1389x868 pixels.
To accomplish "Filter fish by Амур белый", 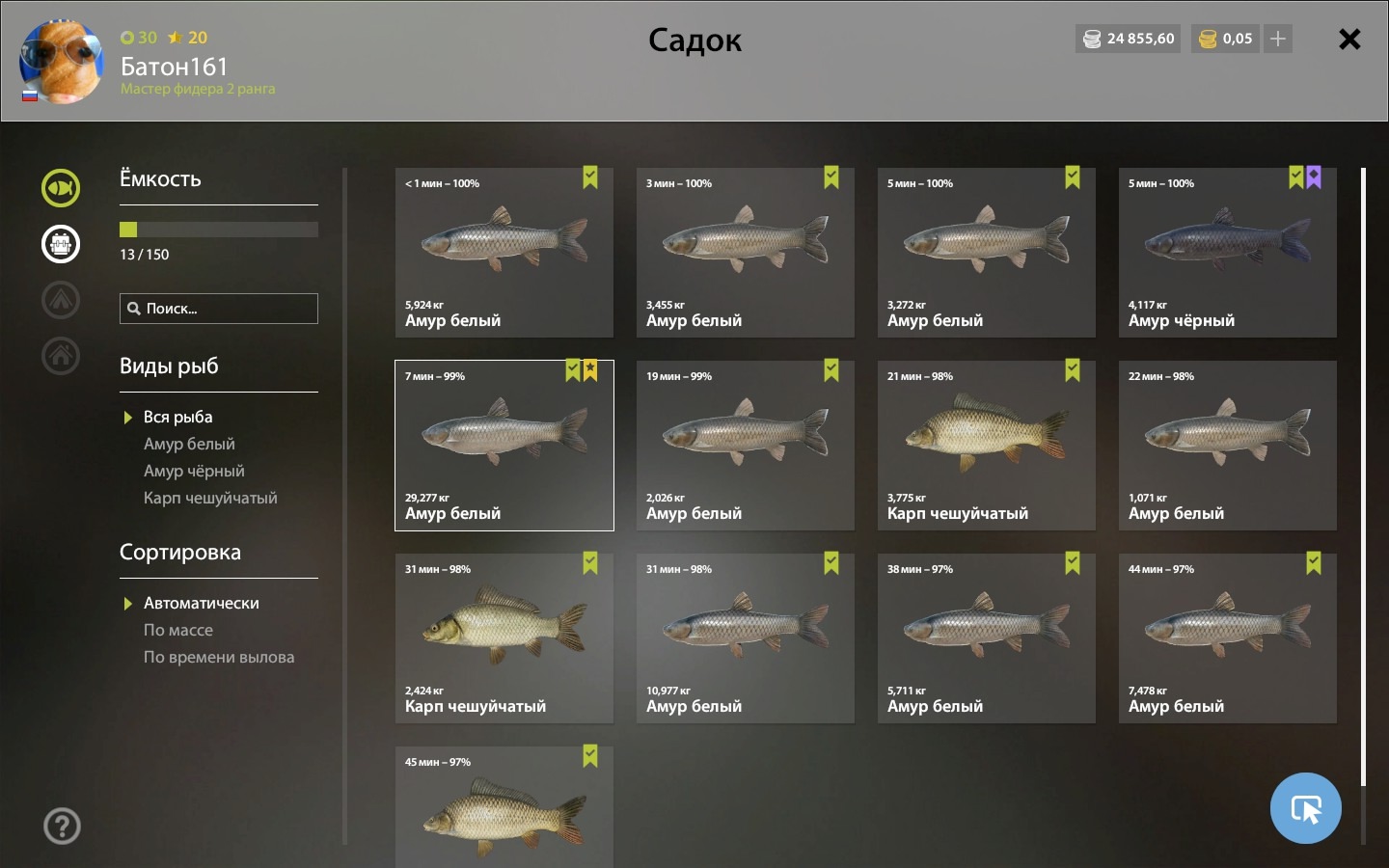I will [x=189, y=444].
